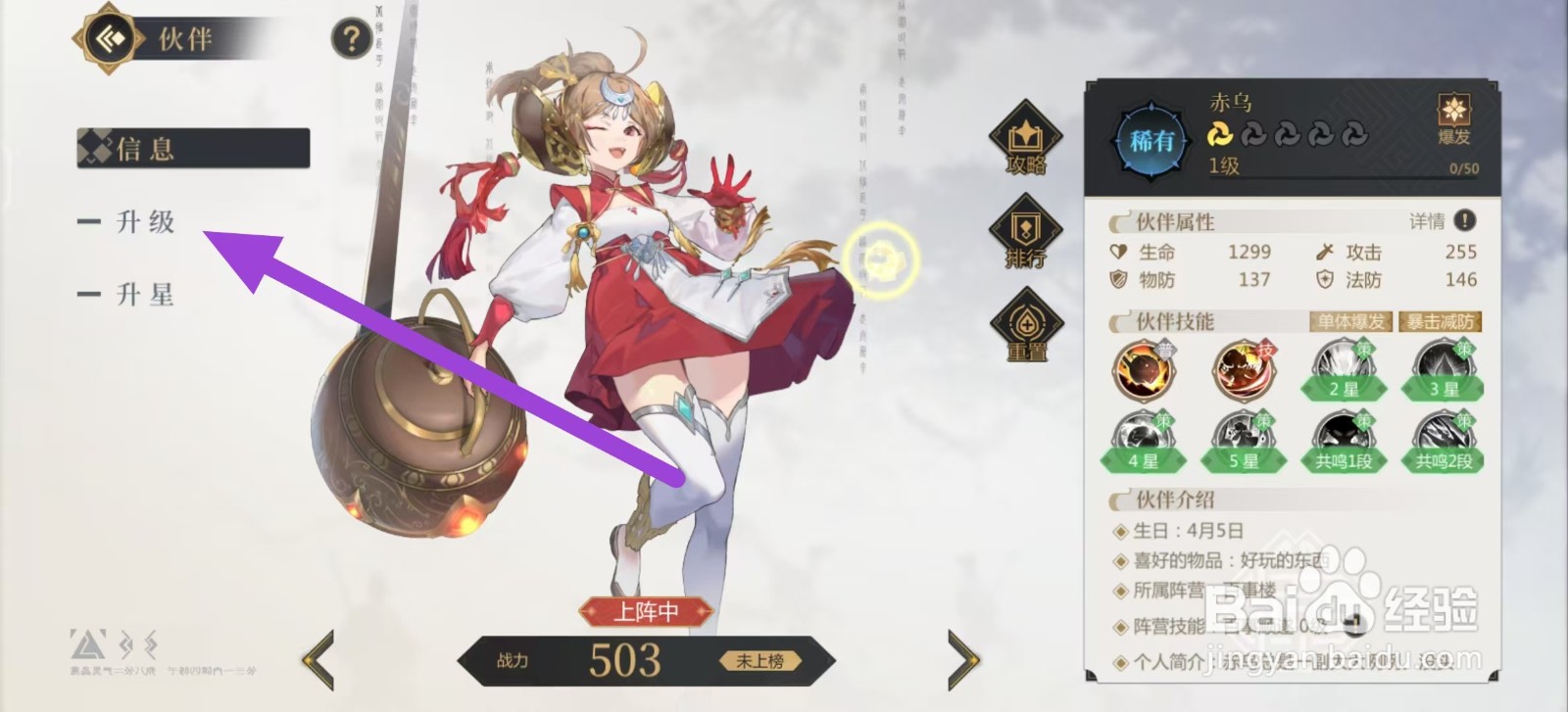The image size is (1568, 712).
Task: Open the 绝技 ultimate skill icon
Action: 1243,372
